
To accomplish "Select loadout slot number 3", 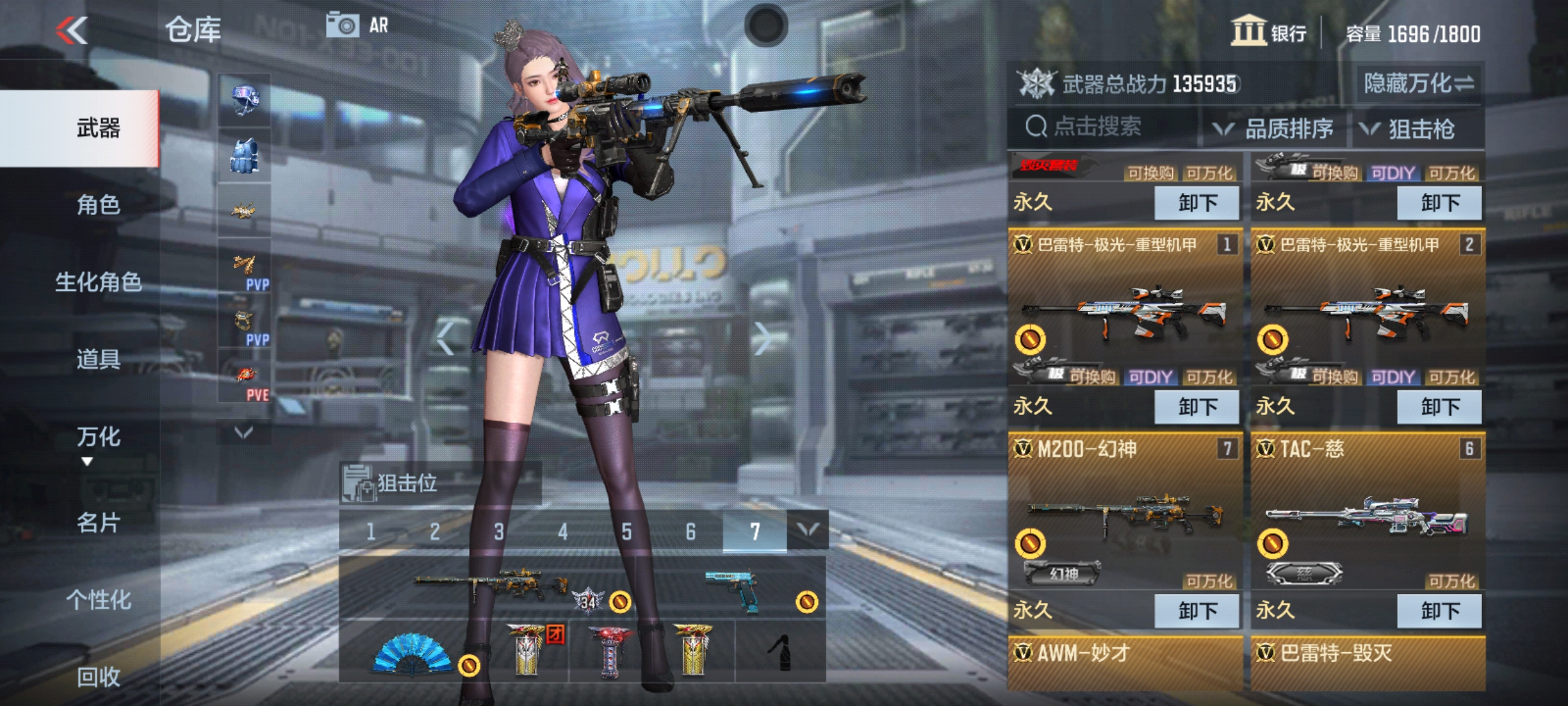I will tap(499, 531).
